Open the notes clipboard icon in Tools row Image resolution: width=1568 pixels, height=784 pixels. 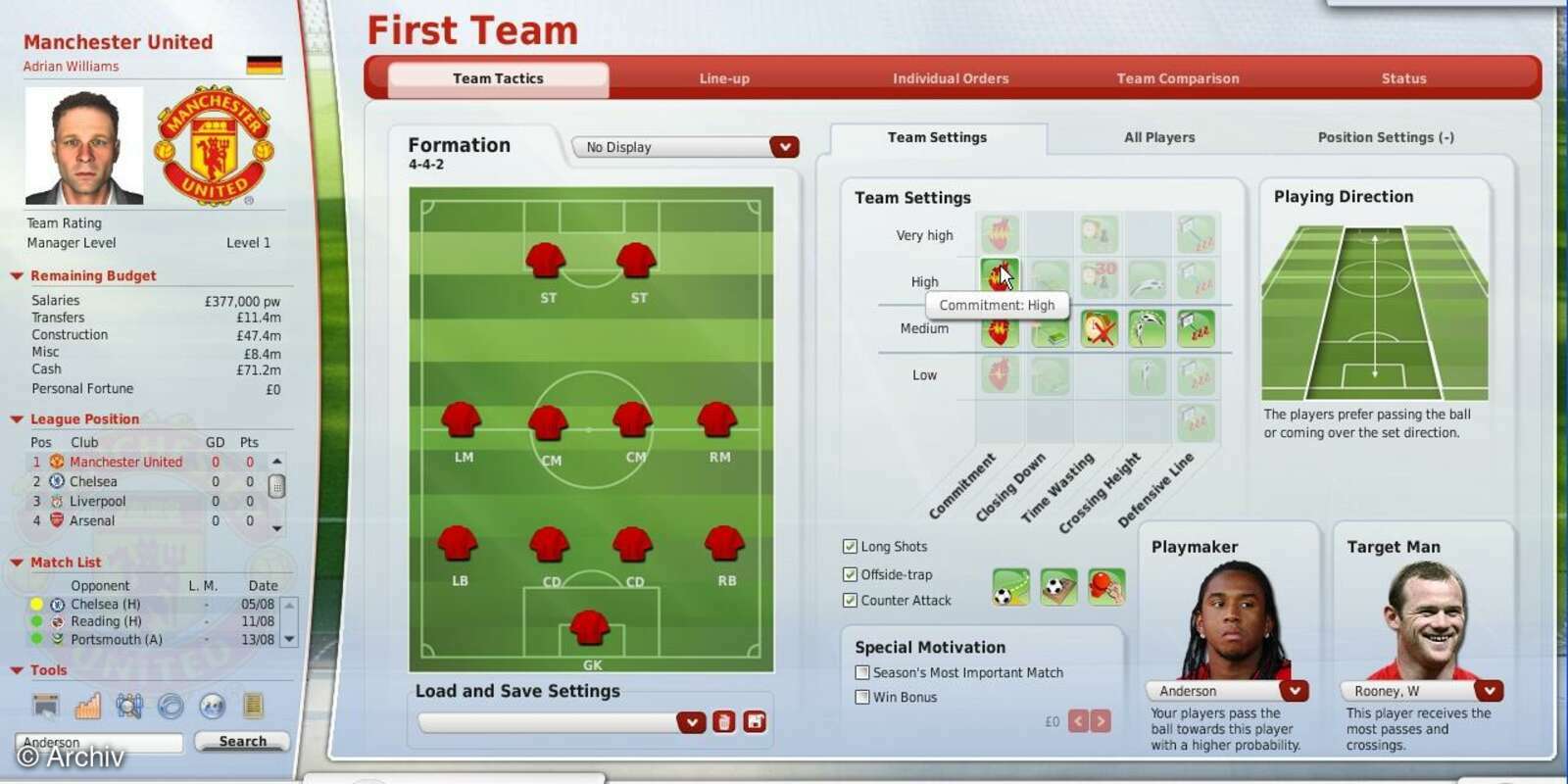tap(252, 706)
